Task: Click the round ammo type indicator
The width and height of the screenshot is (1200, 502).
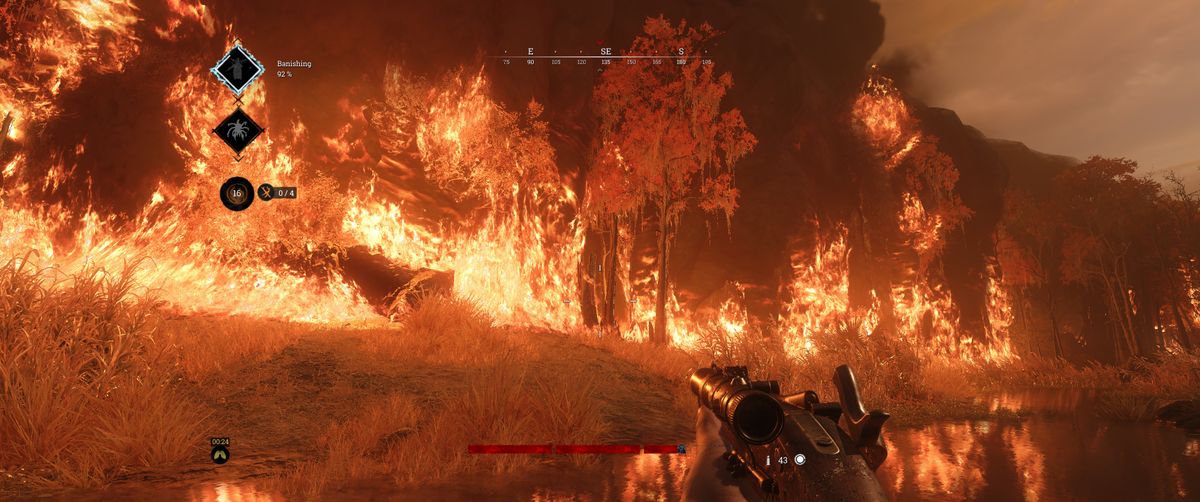Action: pos(799,460)
